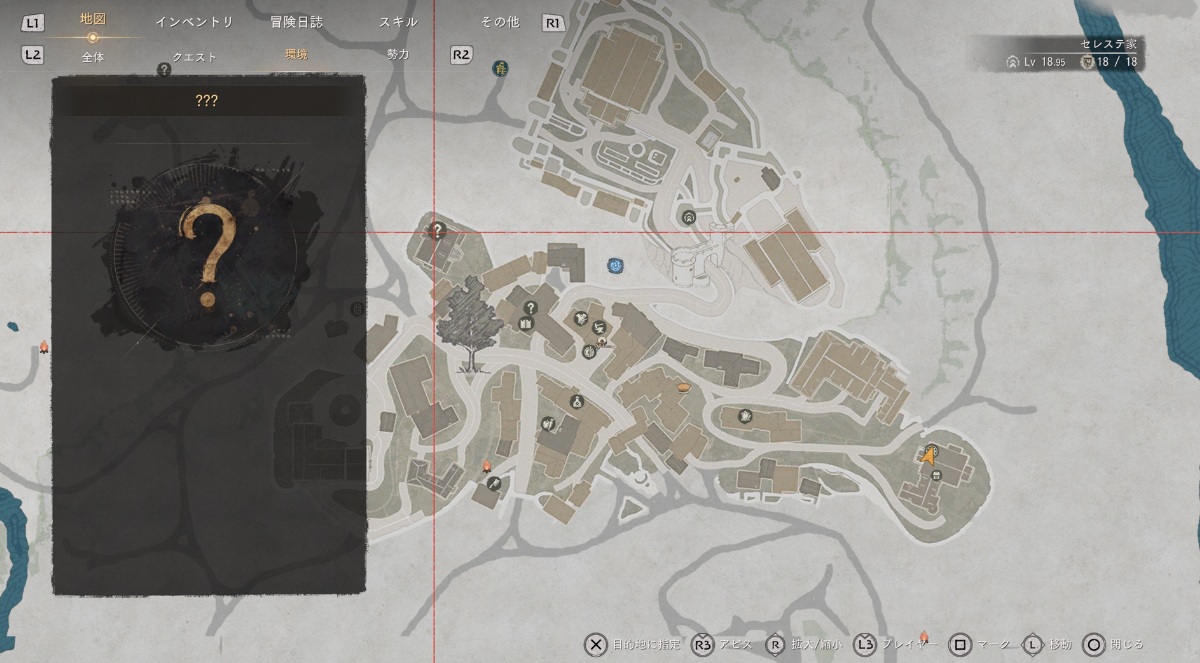Select the green emblem marker near the top
The image size is (1200, 663).
click(x=499, y=68)
